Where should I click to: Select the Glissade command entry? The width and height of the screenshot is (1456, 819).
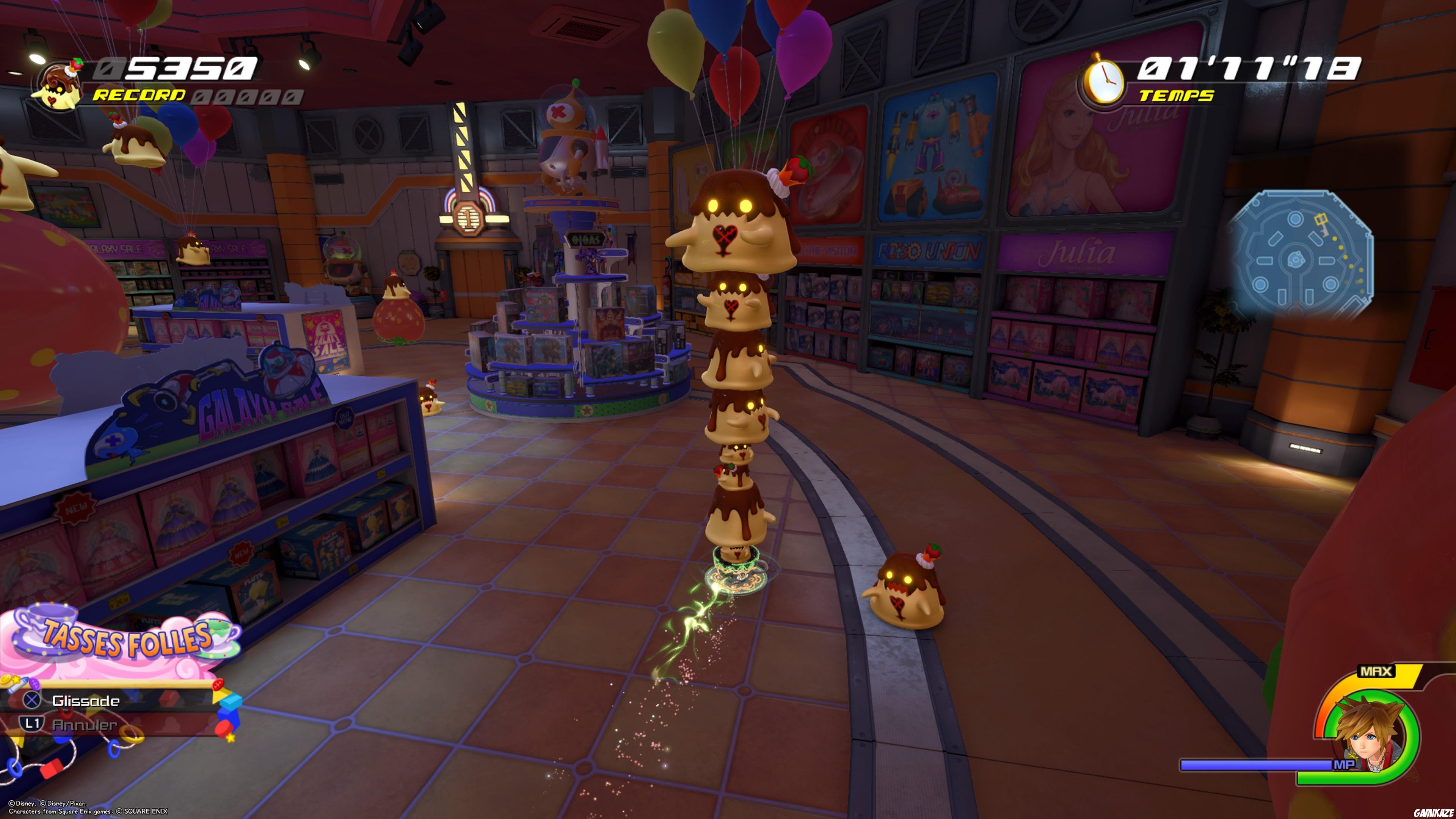[x=86, y=700]
